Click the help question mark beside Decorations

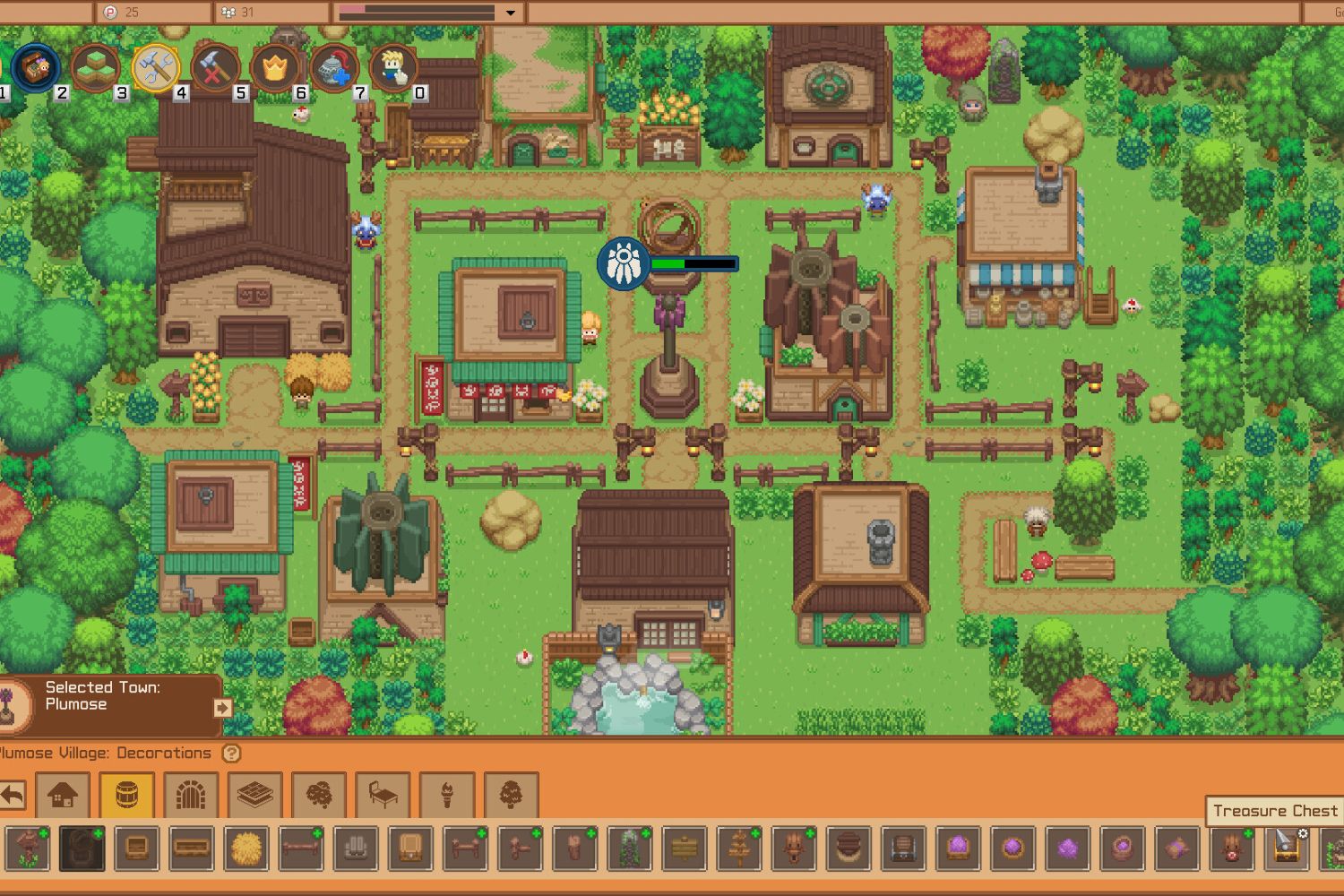coord(230,754)
